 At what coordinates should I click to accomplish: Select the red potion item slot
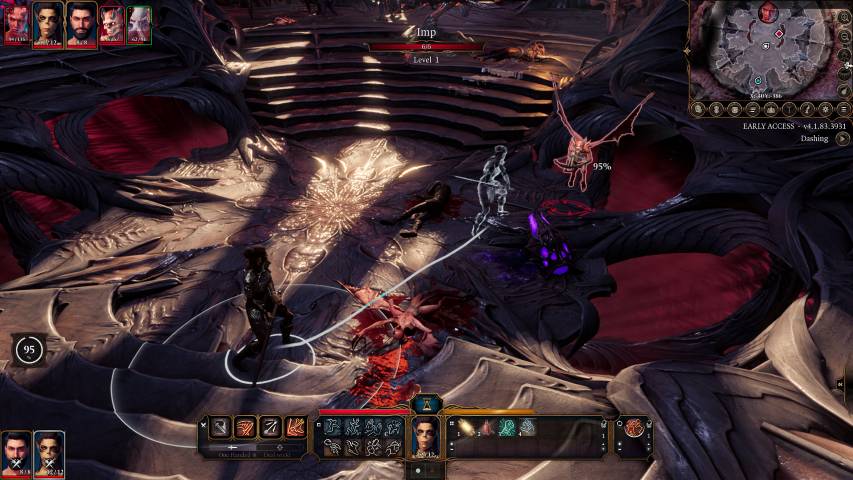[x=488, y=428]
